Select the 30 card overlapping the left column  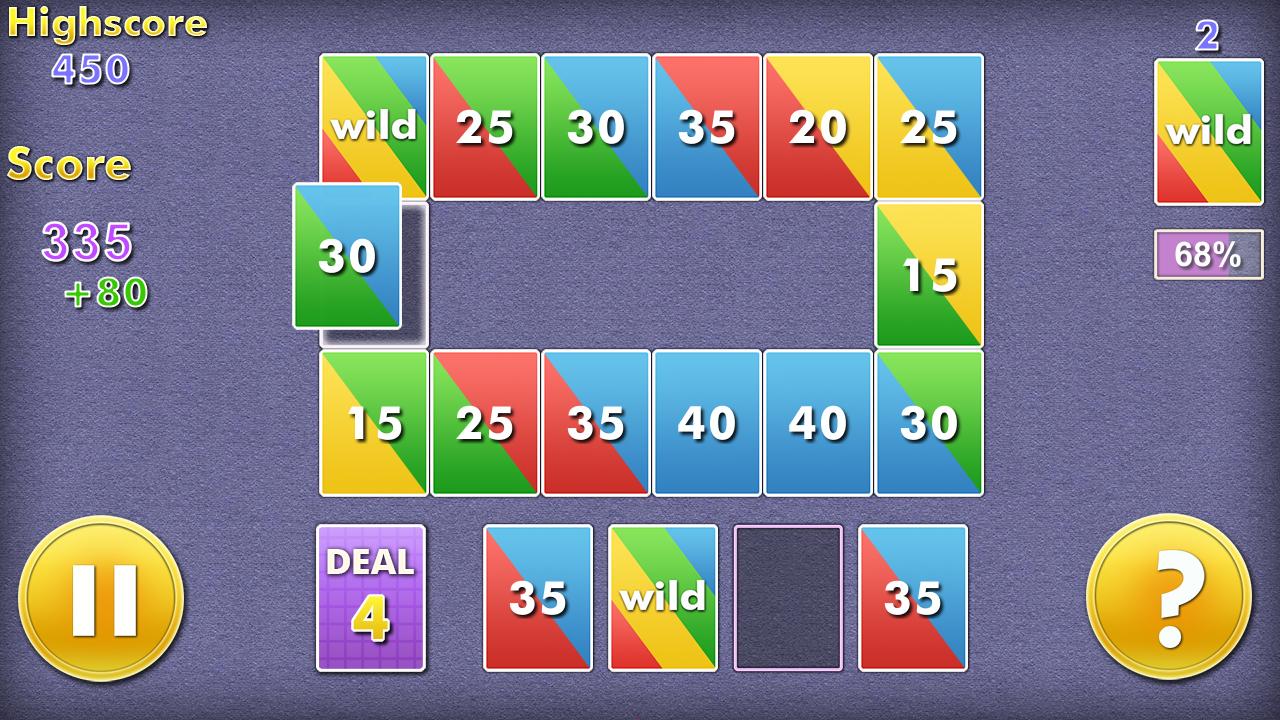point(345,258)
